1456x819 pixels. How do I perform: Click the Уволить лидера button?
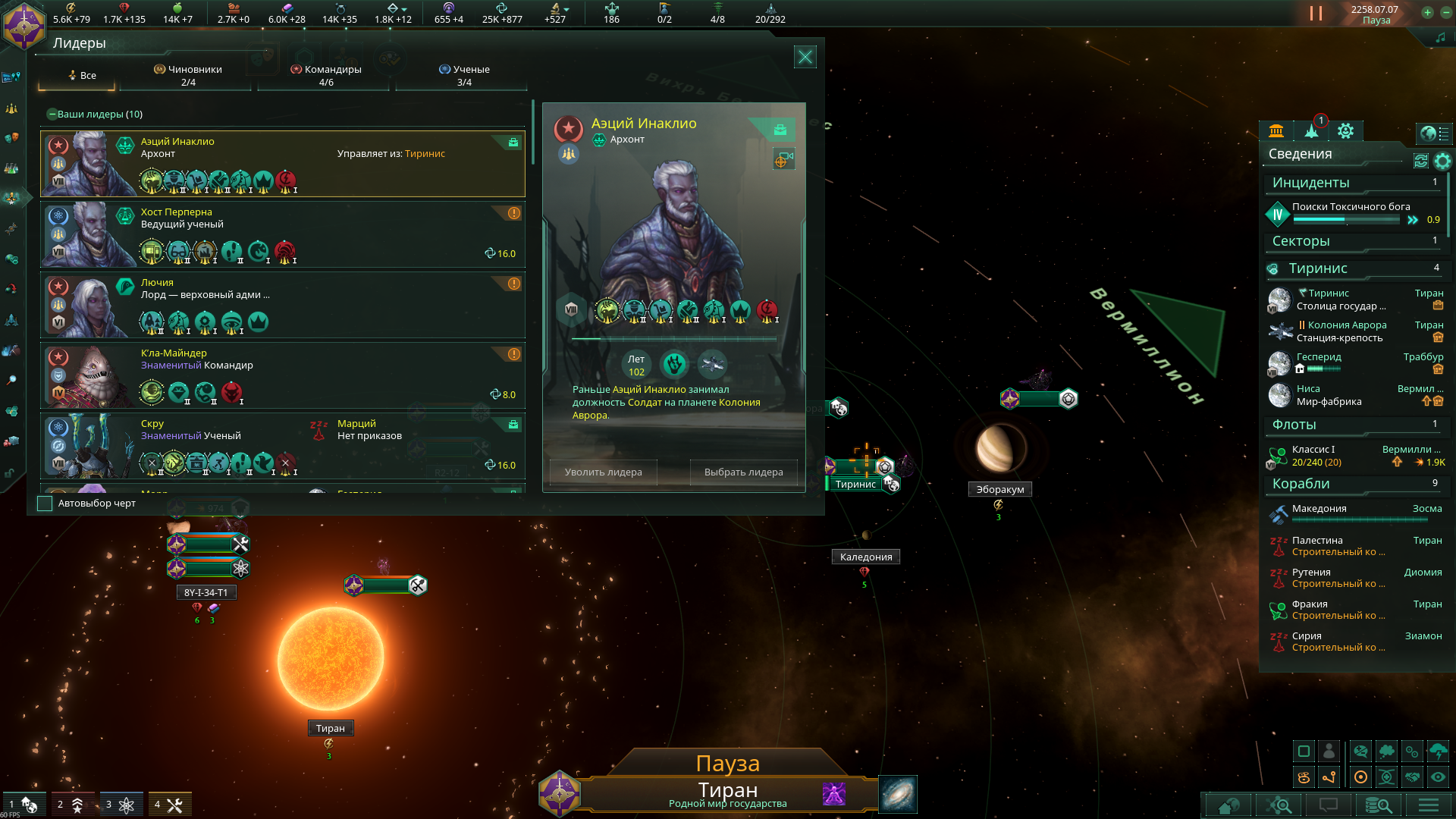pyautogui.click(x=602, y=472)
